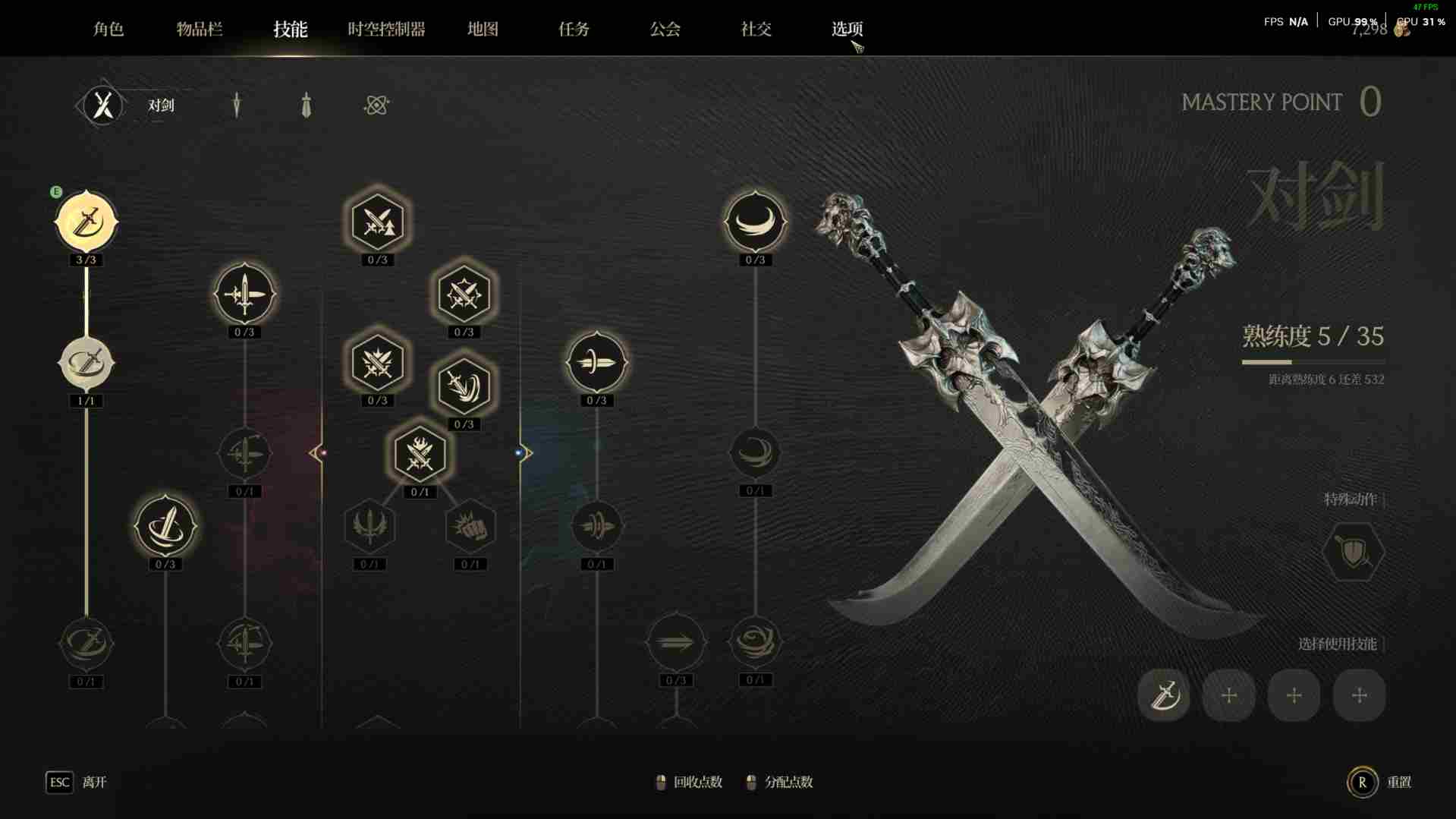This screenshot has height=819, width=1456.
Task: Open the 任务 quests tab
Action: pyautogui.click(x=574, y=29)
